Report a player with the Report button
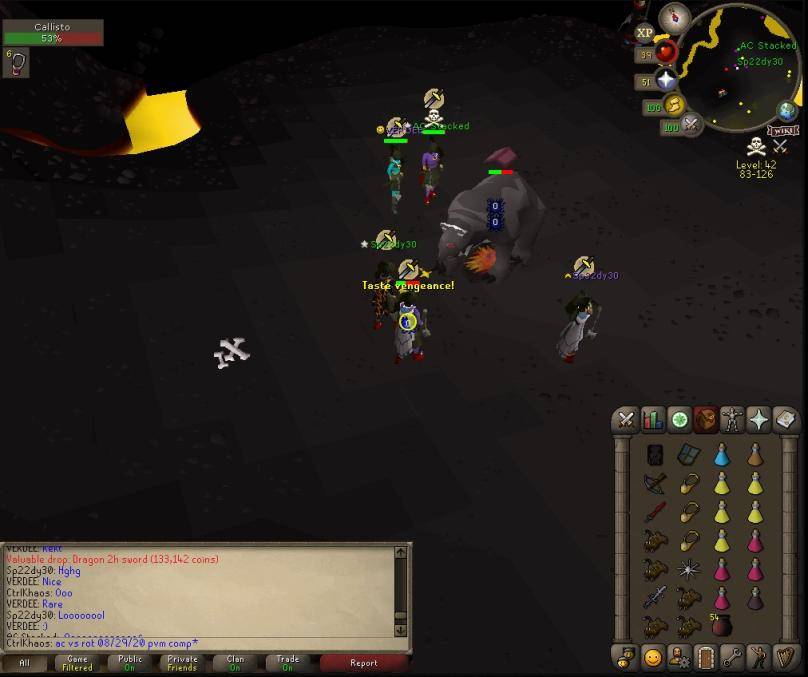The height and width of the screenshot is (677, 808). 364,662
